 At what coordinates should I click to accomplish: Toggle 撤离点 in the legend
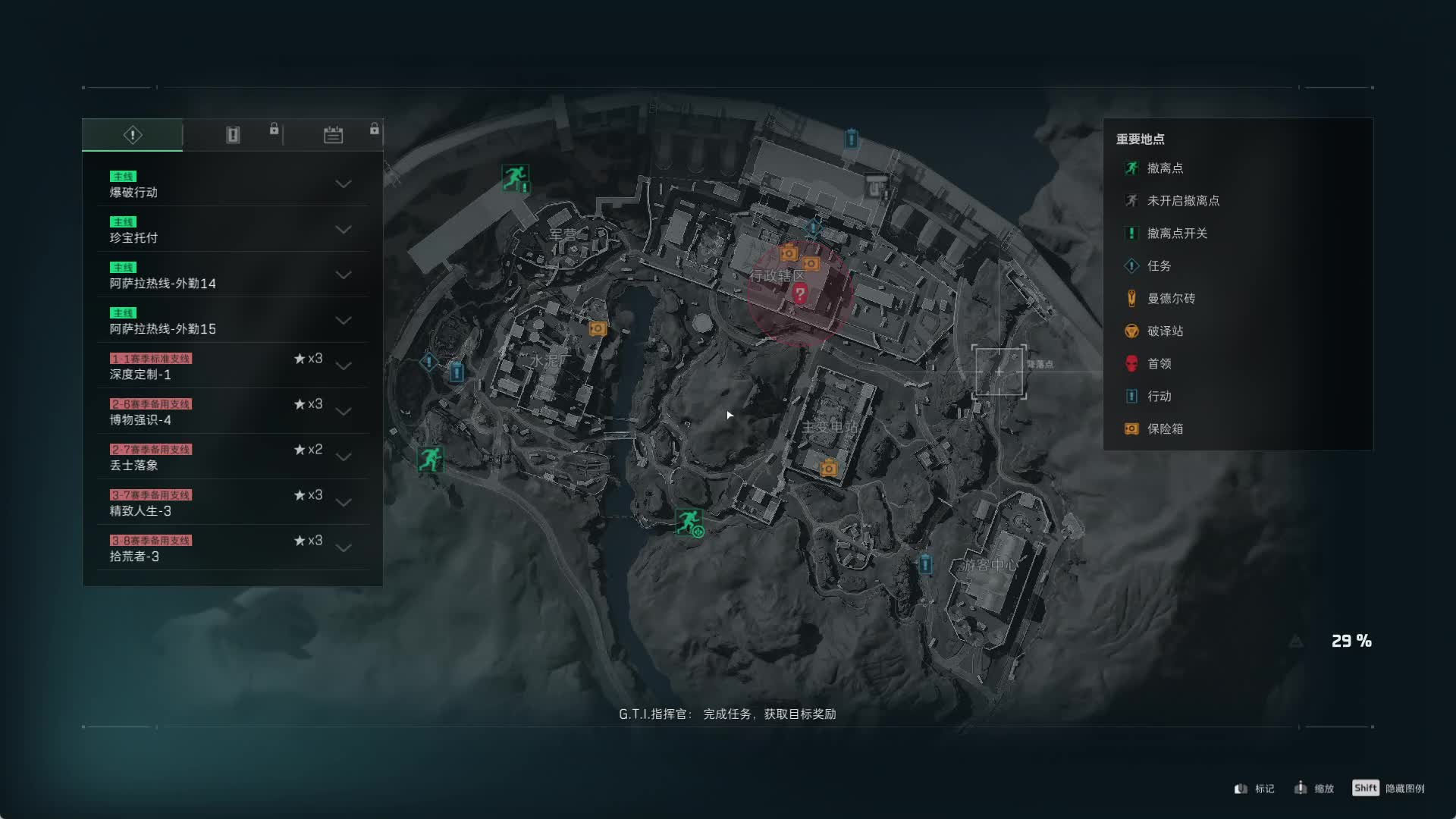(x=1165, y=168)
